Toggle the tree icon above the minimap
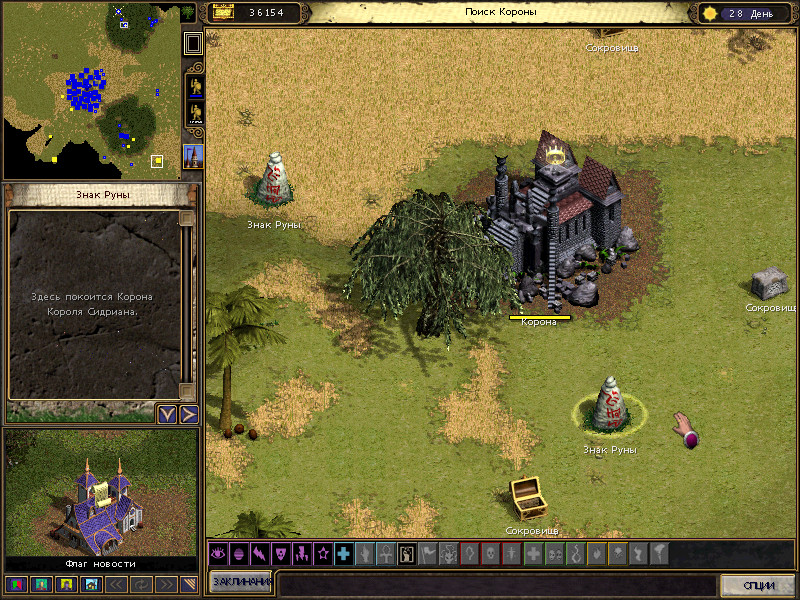This screenshot has width=800, height=600. (x=189, y=14)
